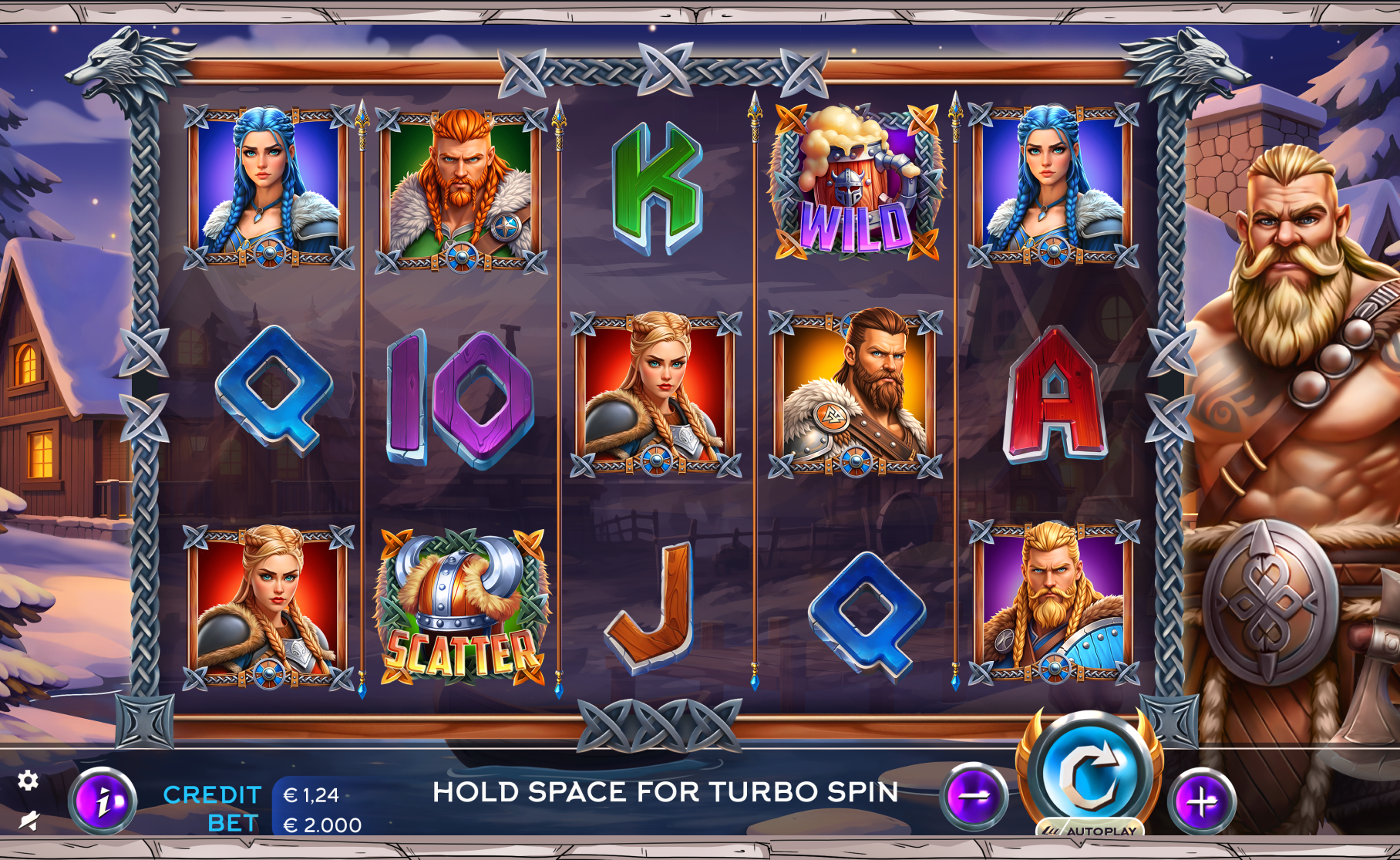Open the game settings gear
1400x860 pixels.
[29, 781]
